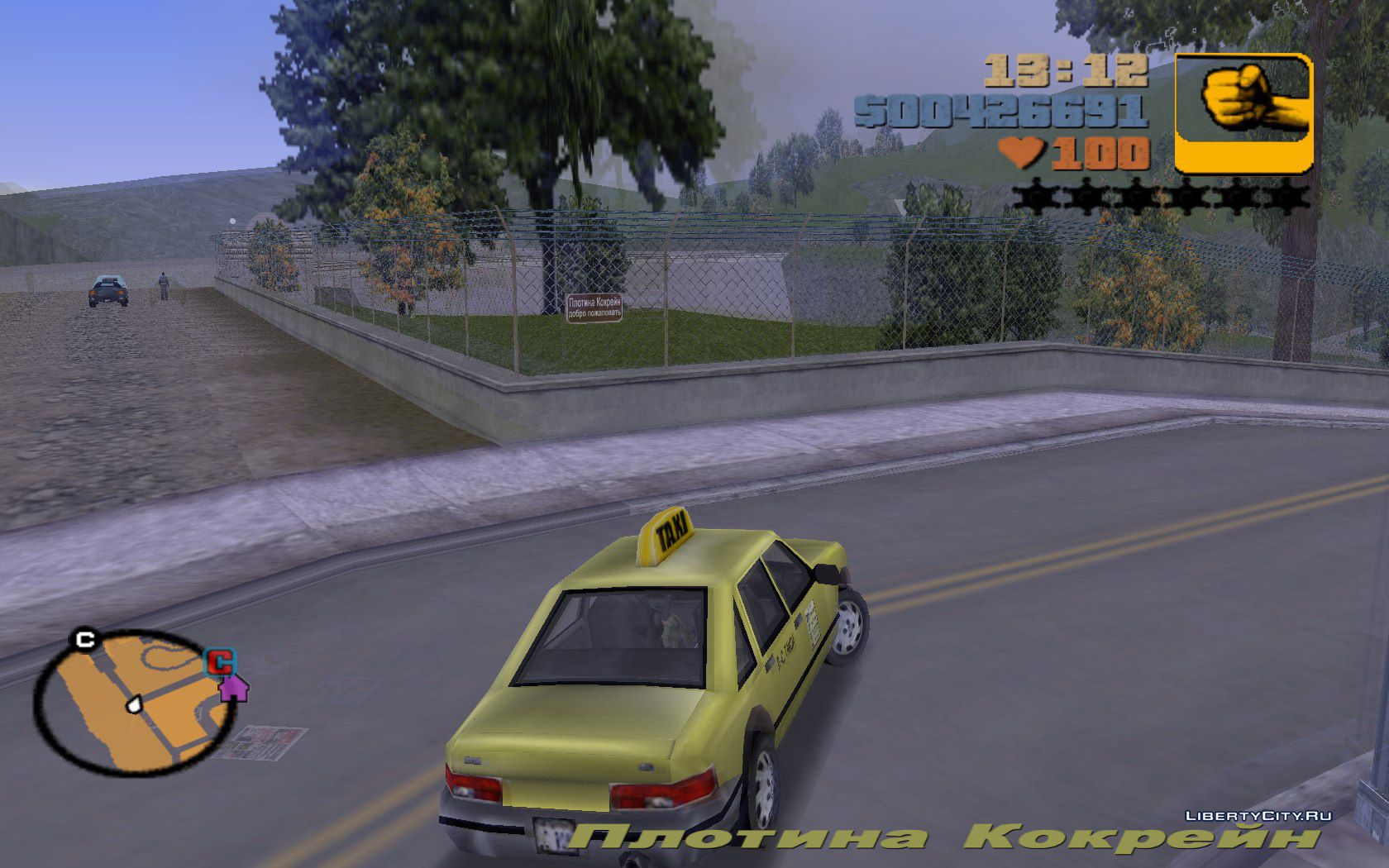
Task: Click the pink safehouse marker on radar
Action: (234, 688)
